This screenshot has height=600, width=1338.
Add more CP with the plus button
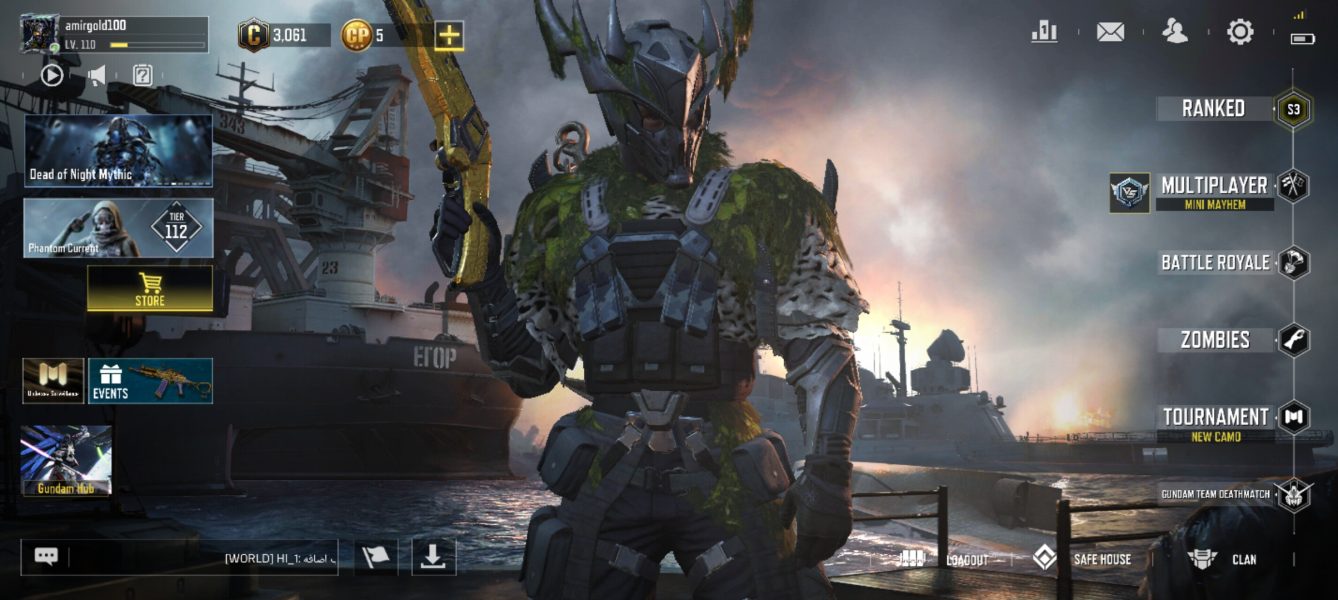(449, 36)
